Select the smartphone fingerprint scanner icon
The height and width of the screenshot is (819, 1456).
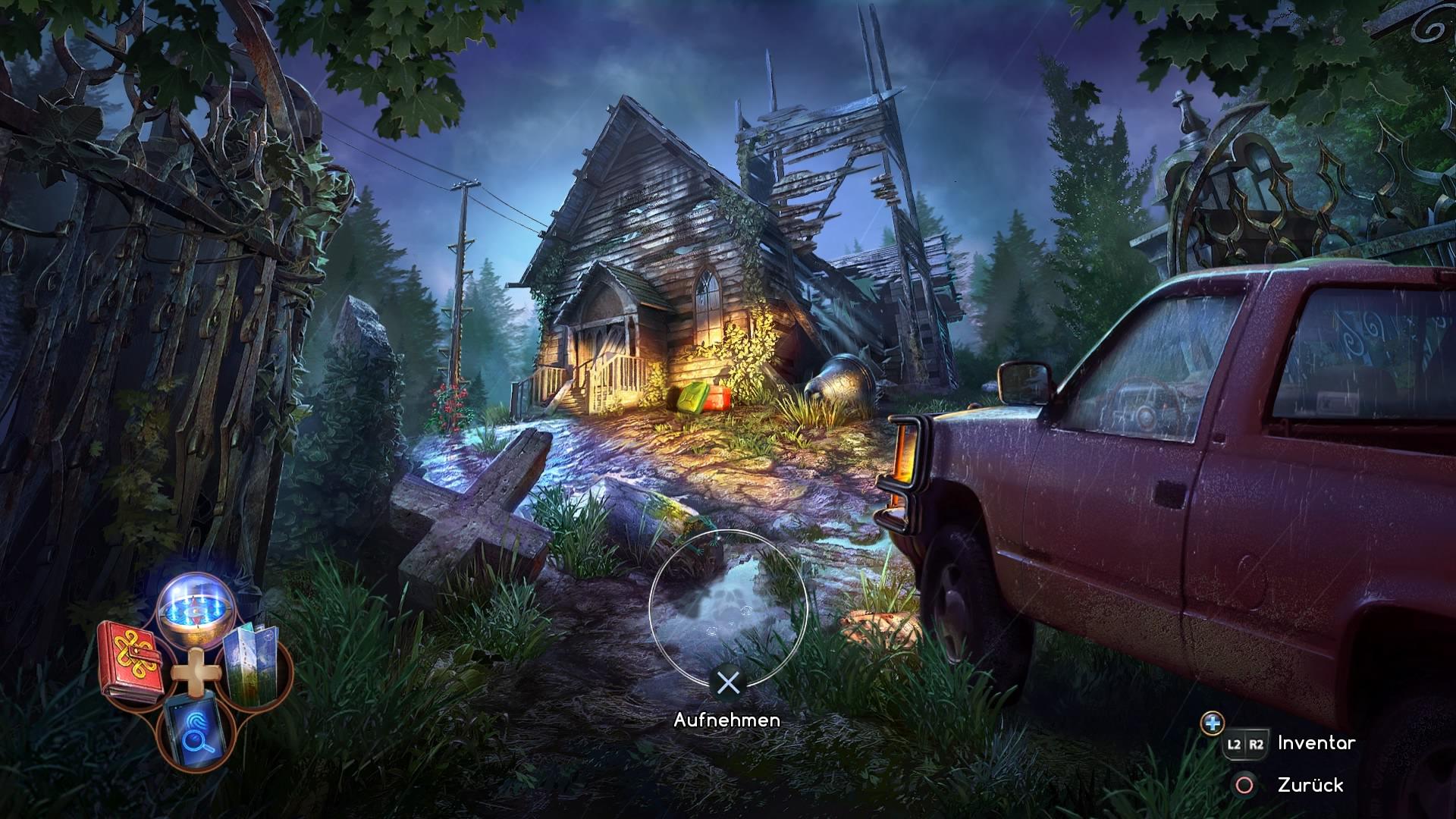click(x=193, y=730)
